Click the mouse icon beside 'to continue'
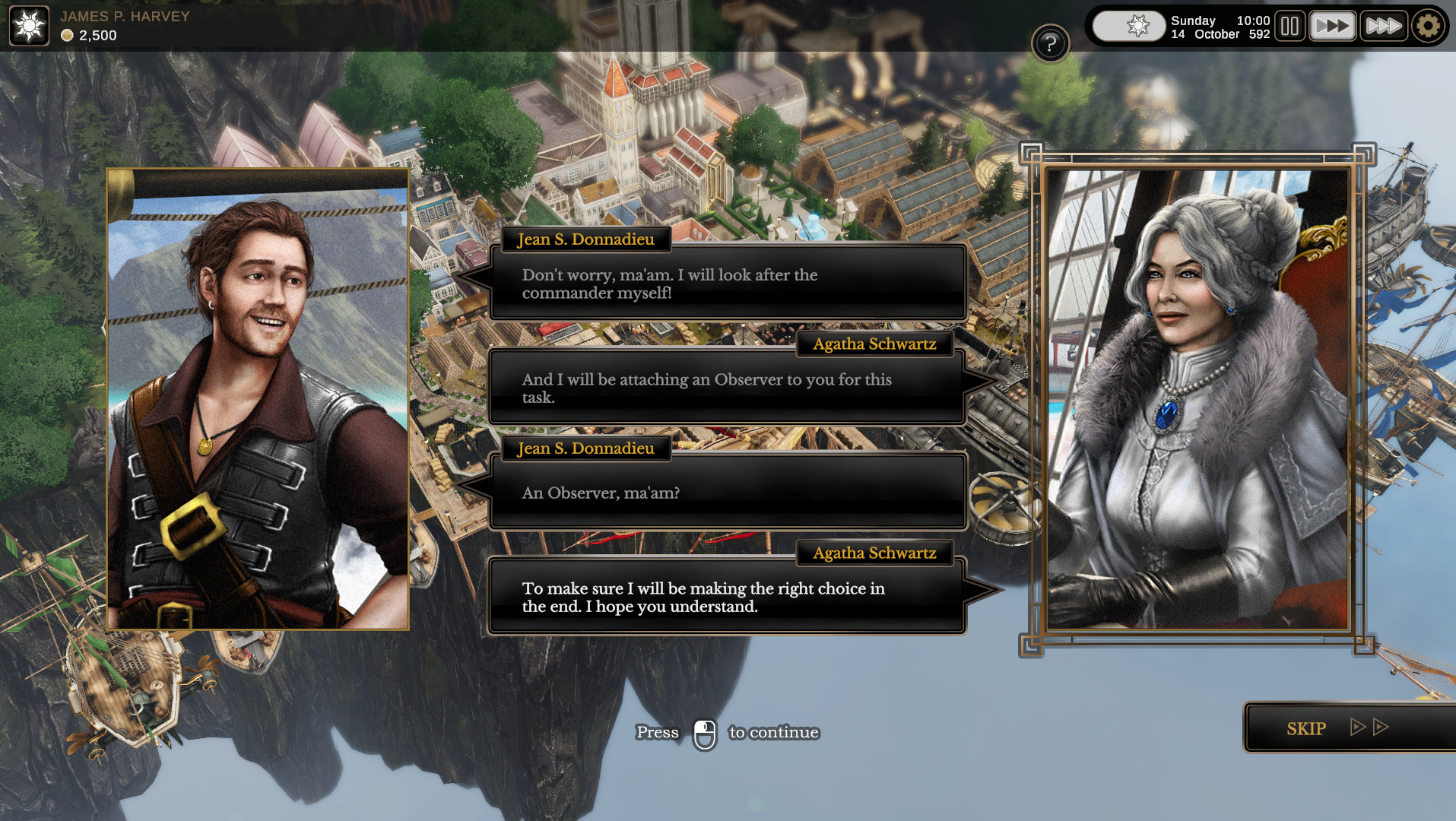 click(704, 732)
